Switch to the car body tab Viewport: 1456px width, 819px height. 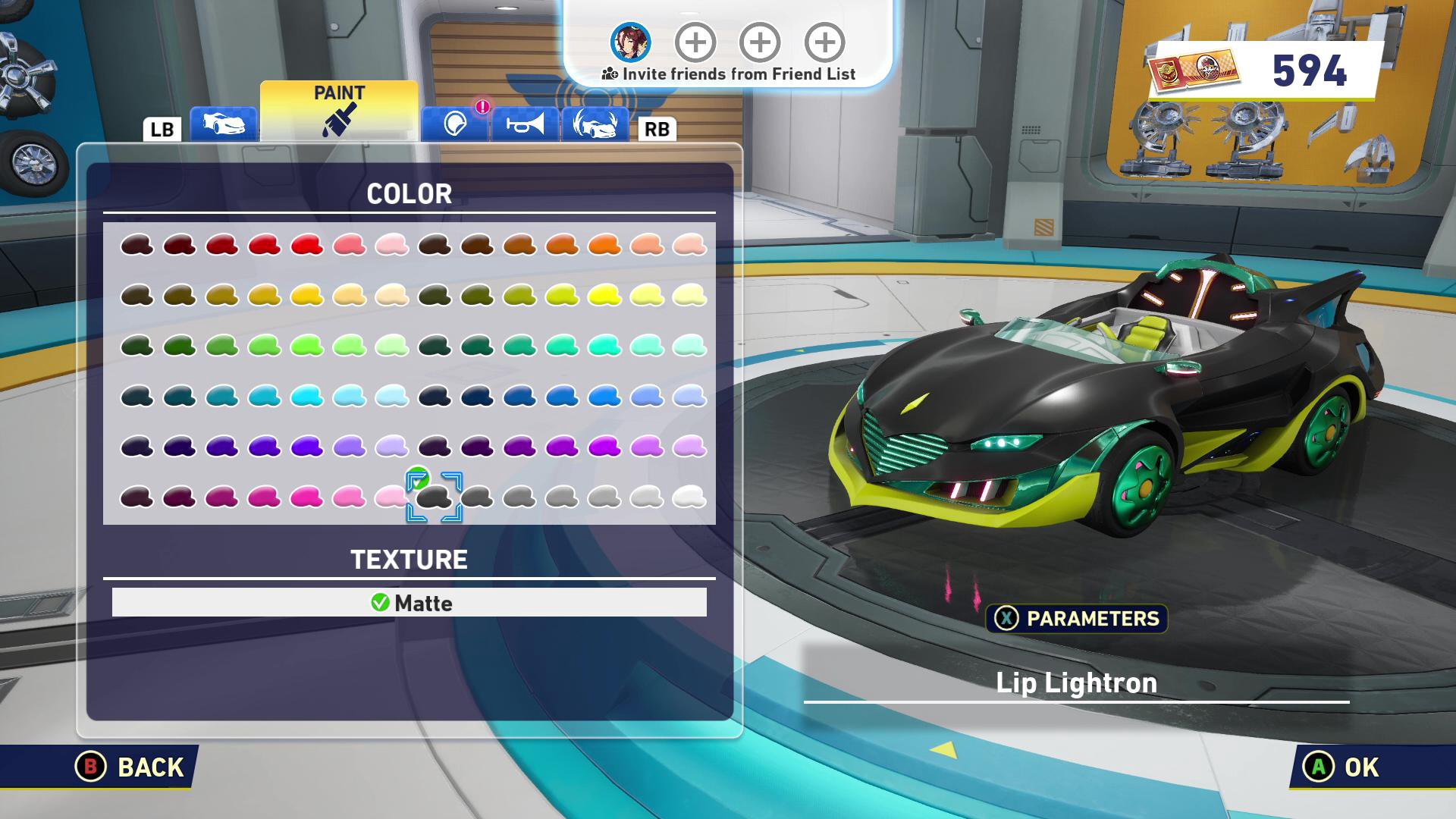[x=223, y=124]
